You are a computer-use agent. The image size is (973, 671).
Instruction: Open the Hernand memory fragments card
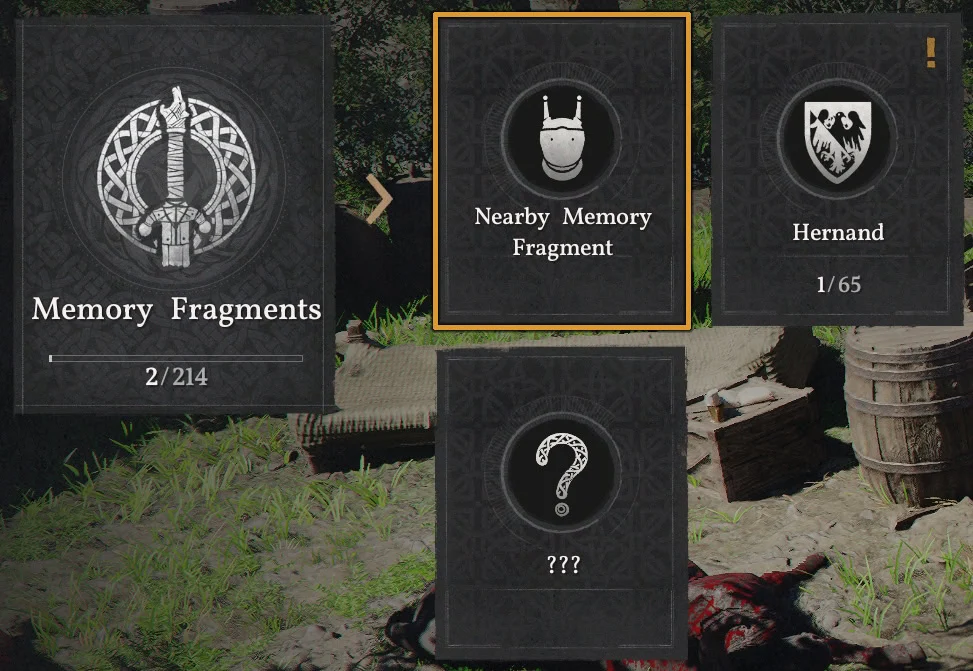(837, 170)
